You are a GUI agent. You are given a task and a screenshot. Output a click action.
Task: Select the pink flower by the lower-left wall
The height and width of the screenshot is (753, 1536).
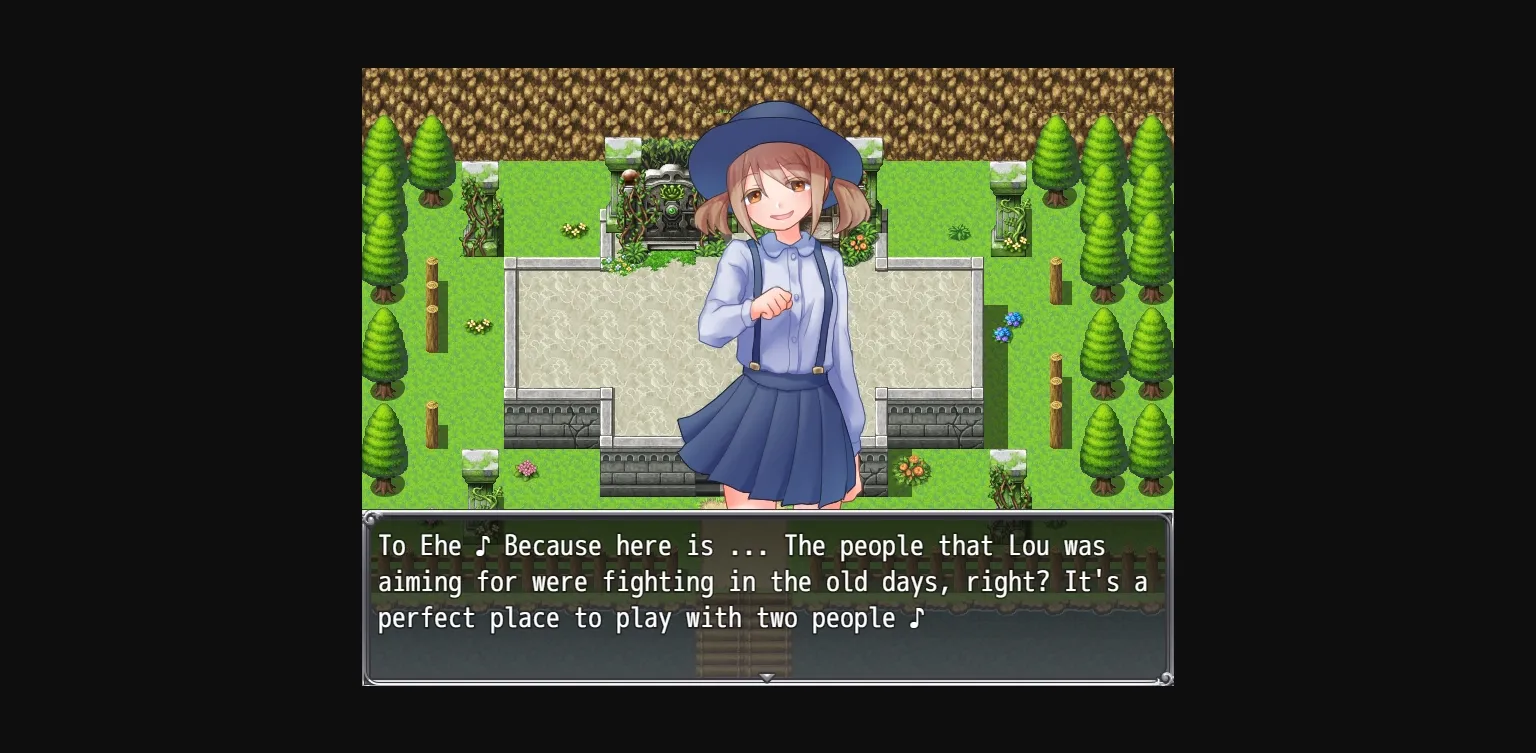[527, 470]
